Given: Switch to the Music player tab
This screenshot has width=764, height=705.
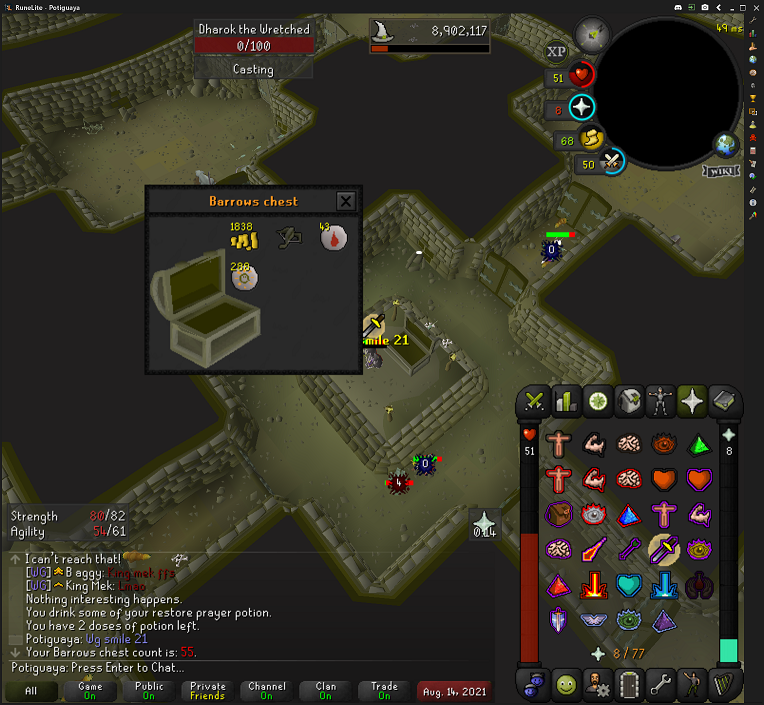Looking at the screenshot, I should [x=724, y=685].
